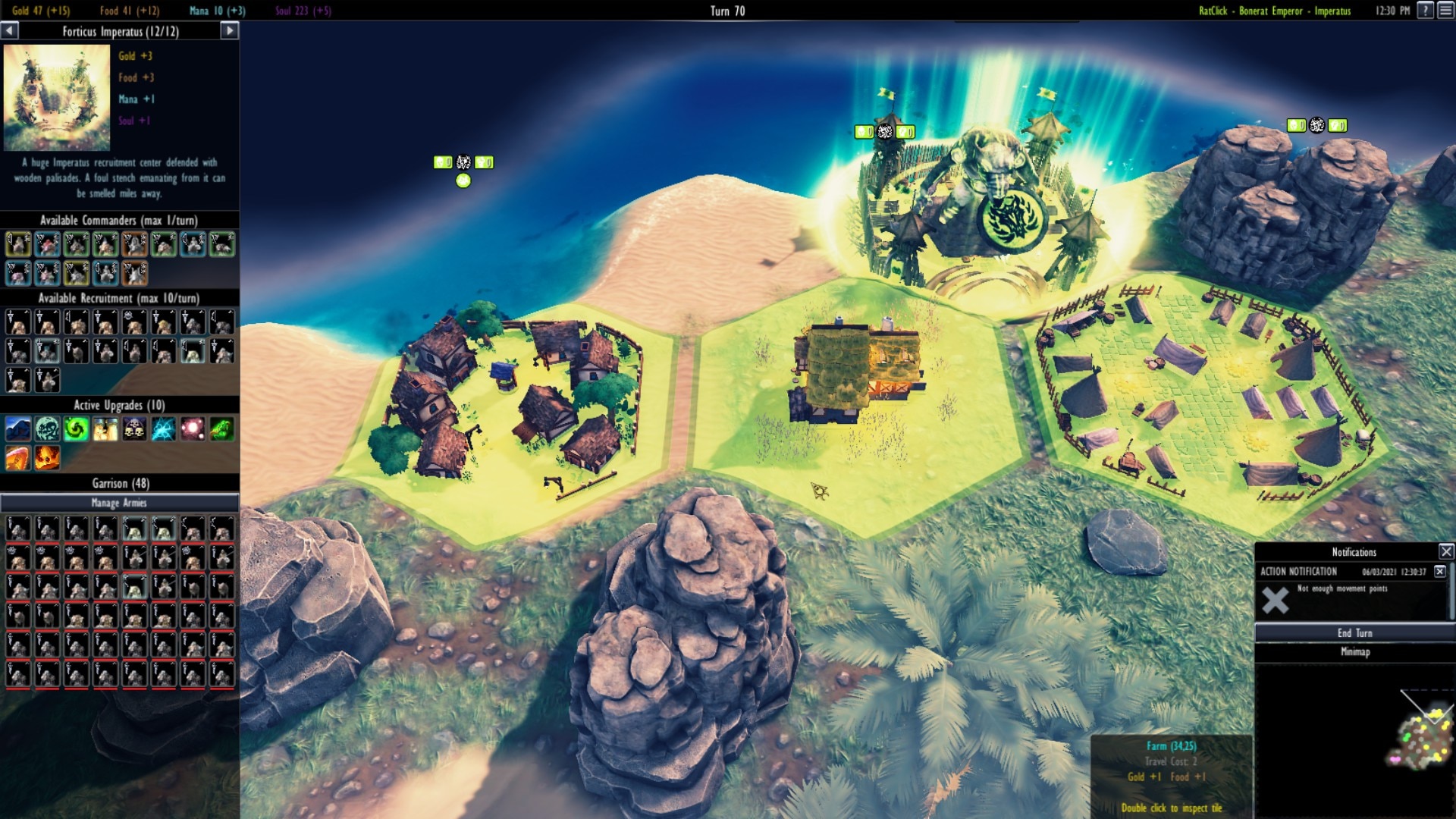This screenshot has width=1456, height=819.
Task: Go to the next city
Action: tap(230, 30)
